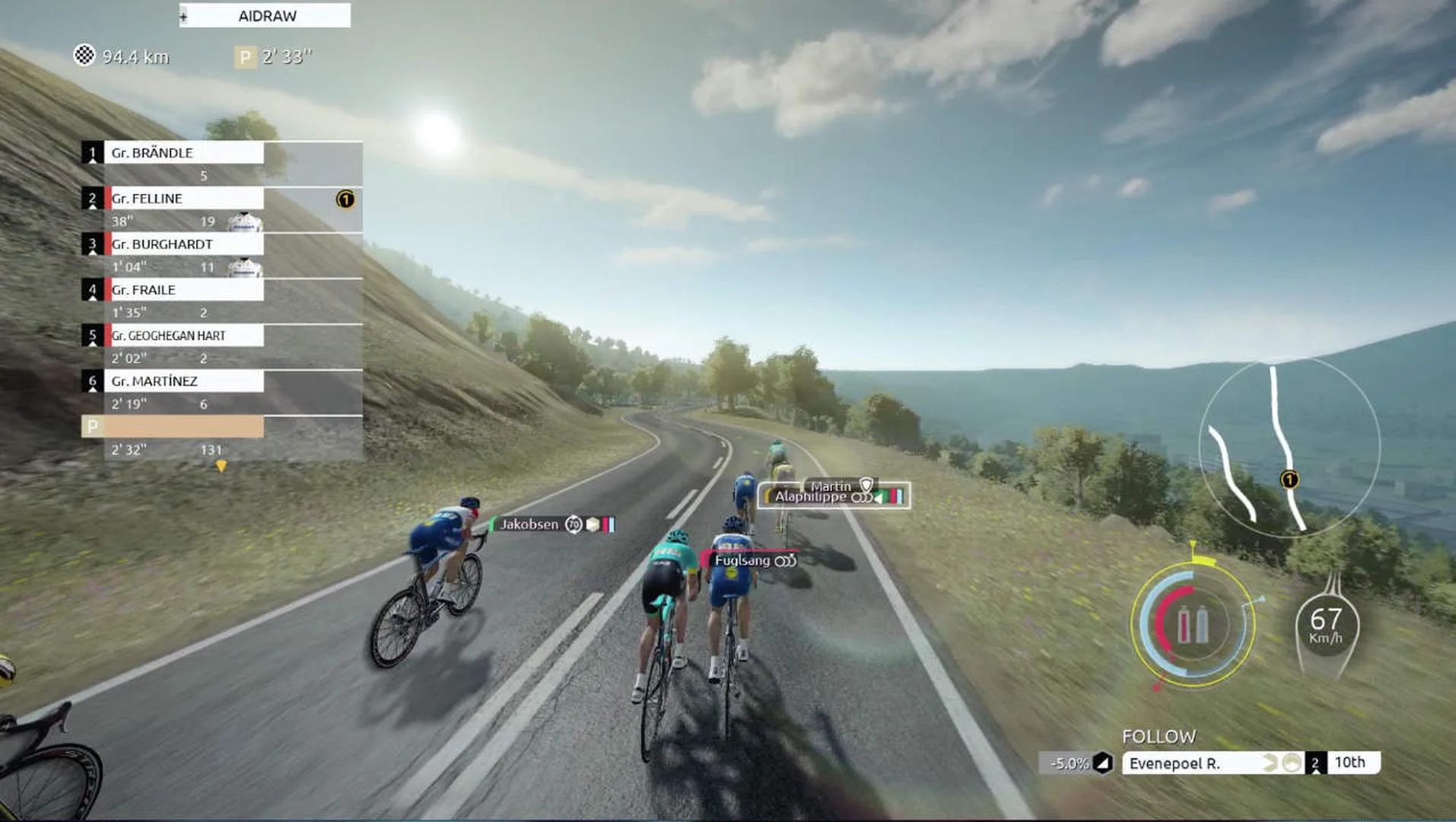Click the hexagon badge next to Jakobsen's number 70
Image resolution: width=1456 pixels, height=822 pixels.
(593, 524)
